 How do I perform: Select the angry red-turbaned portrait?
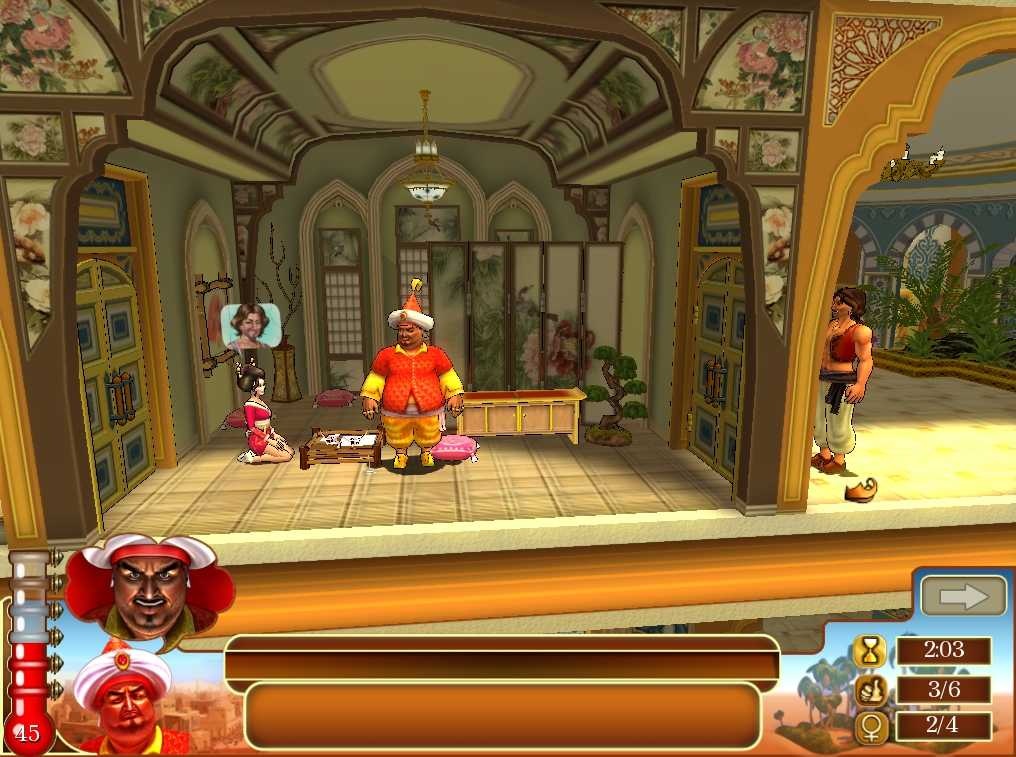[x=148, y=589]
